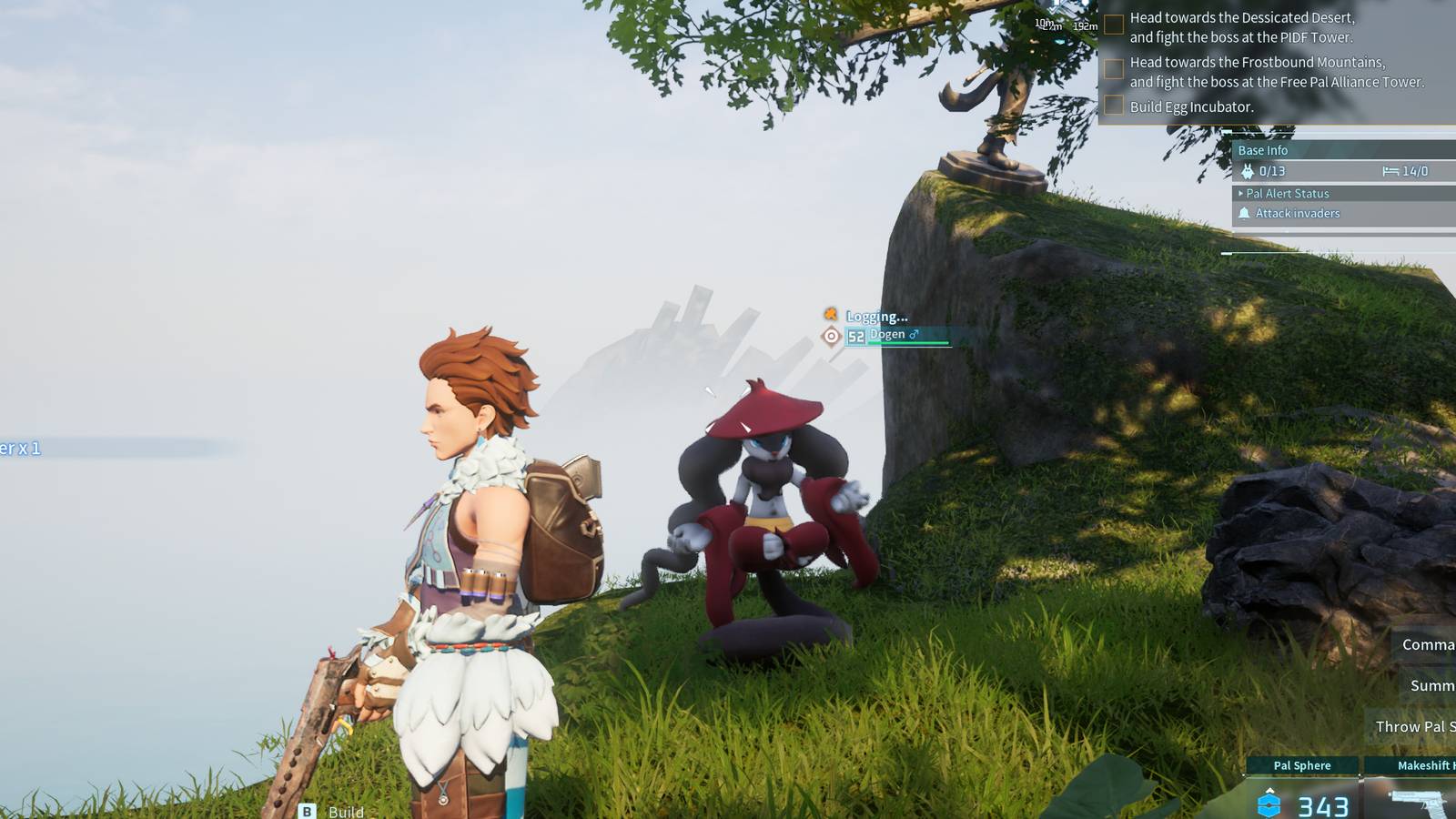Click the logging hammer status icon near Dogen

(829, 316)
